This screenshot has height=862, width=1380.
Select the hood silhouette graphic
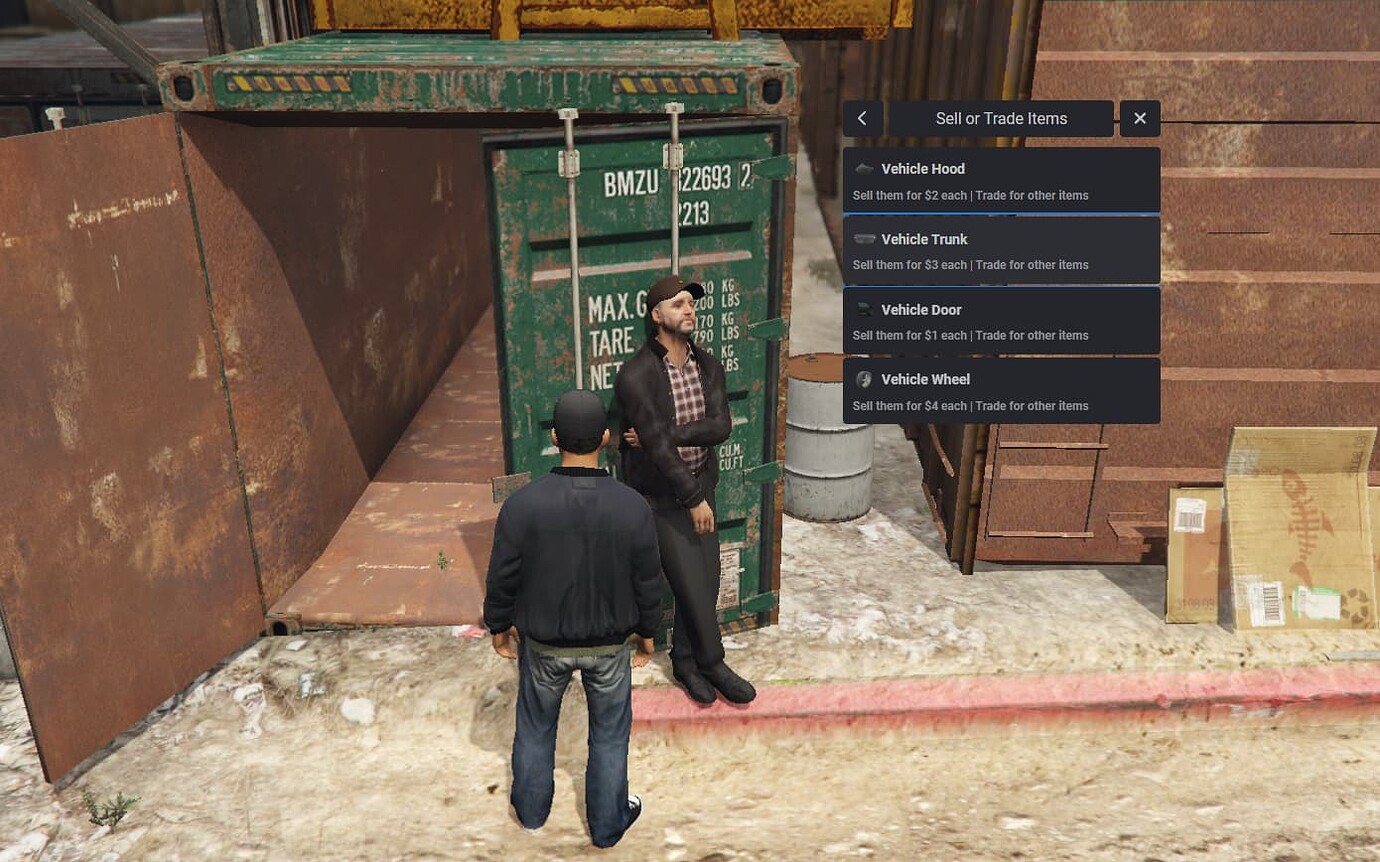864,168
